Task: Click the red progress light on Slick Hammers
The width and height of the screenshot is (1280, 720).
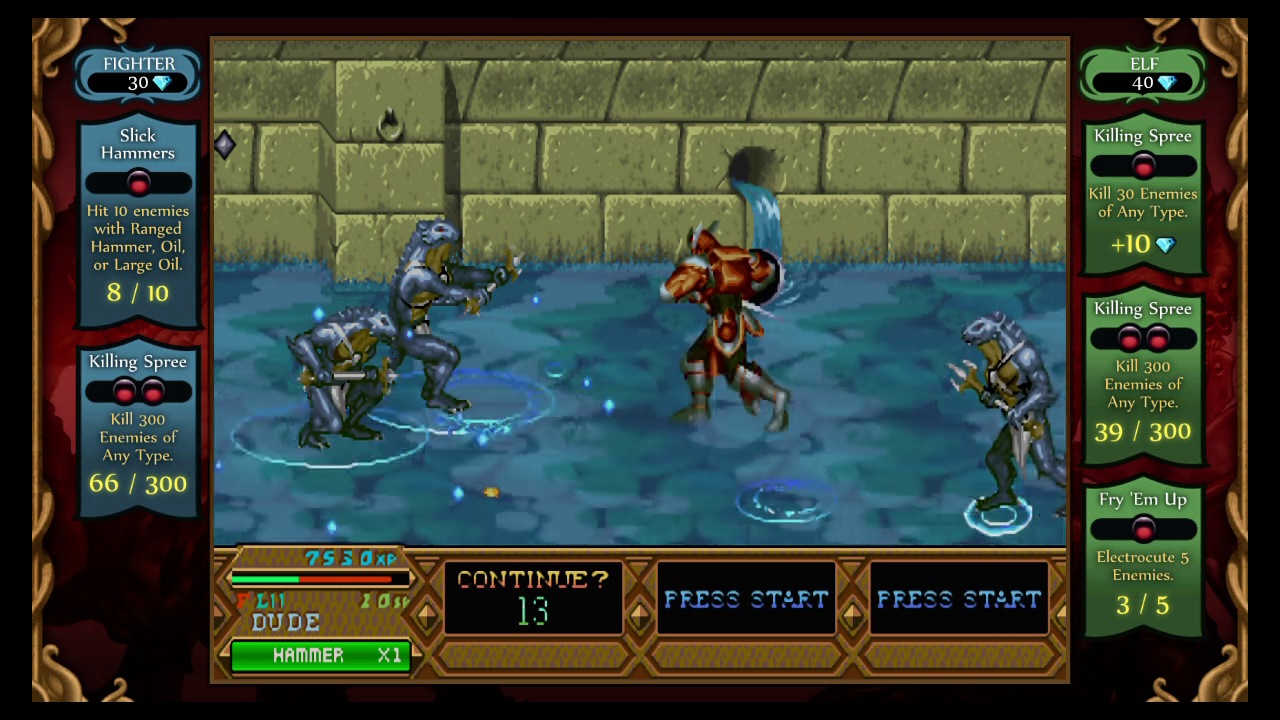Action: (138, 181)
